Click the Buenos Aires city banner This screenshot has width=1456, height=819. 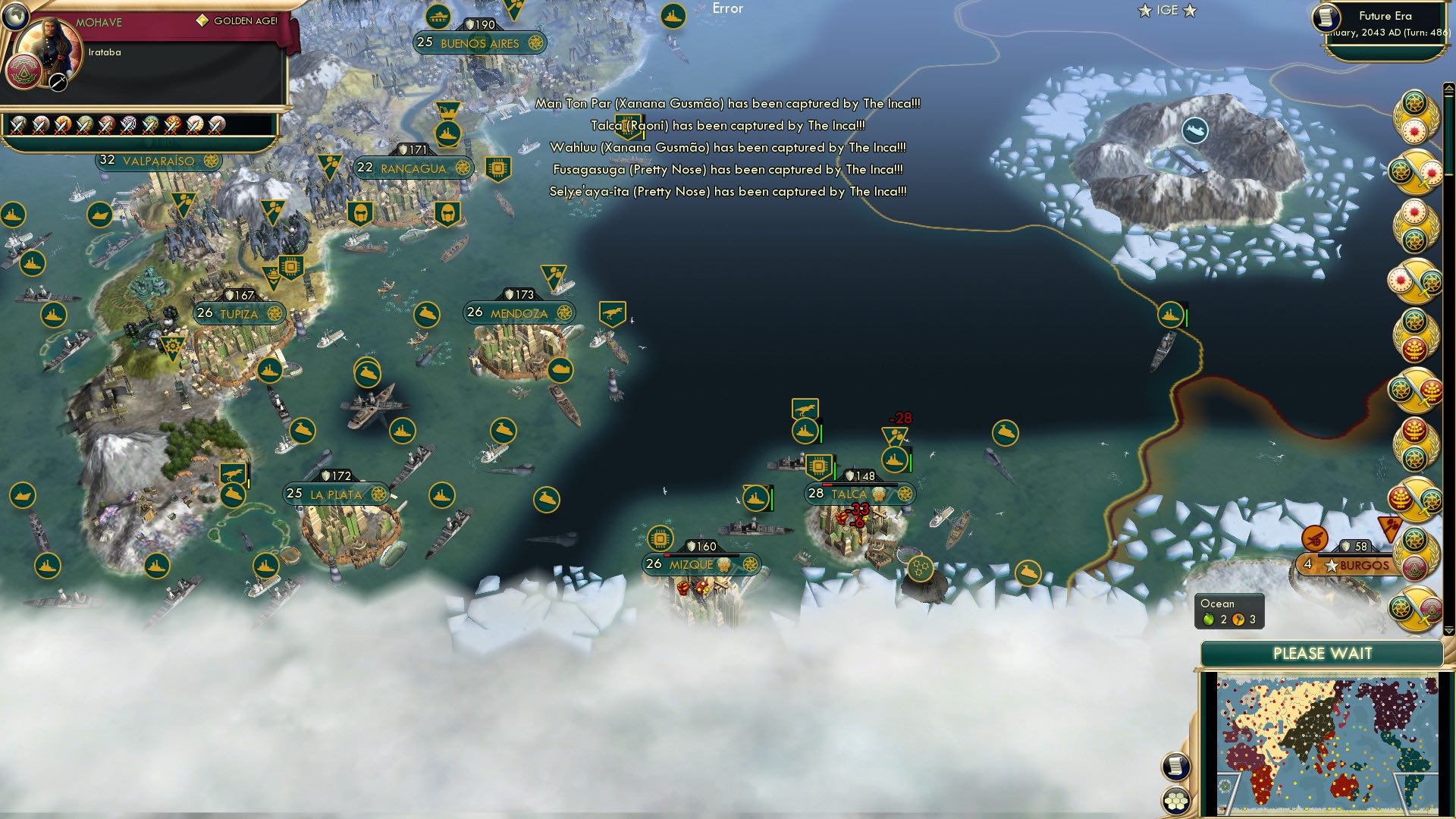tap(479, 43)
